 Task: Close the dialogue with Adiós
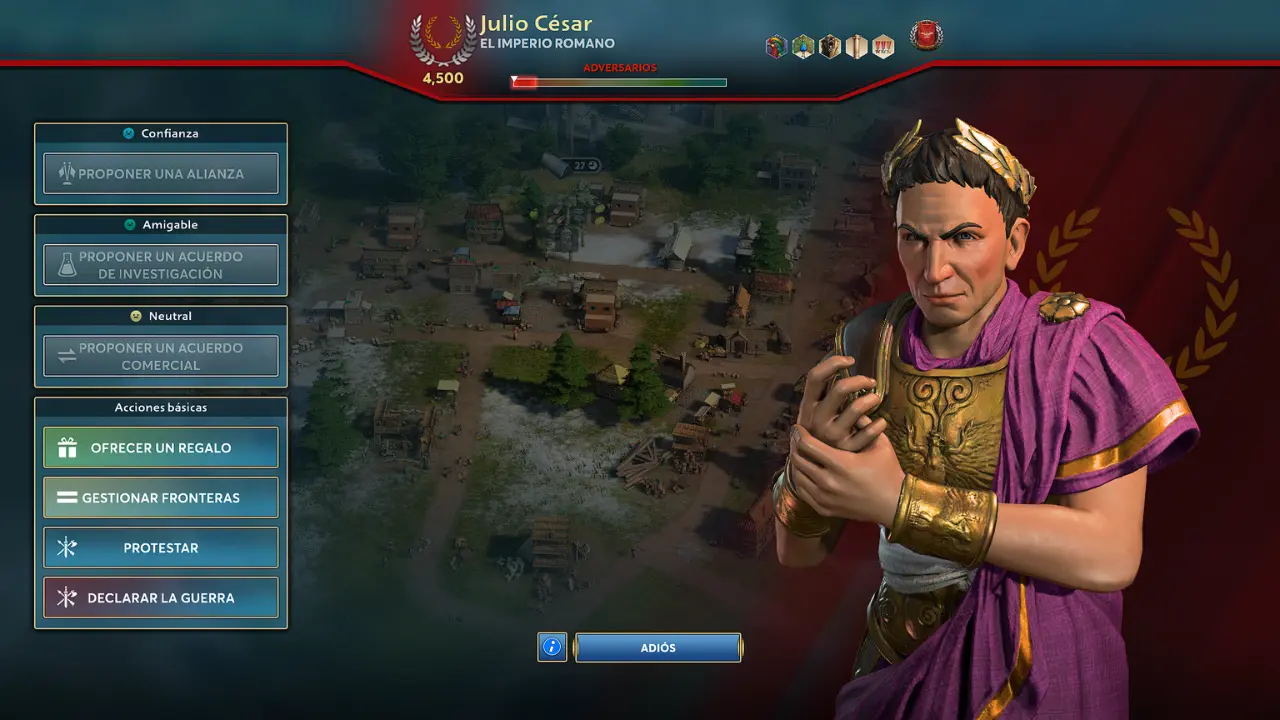(x=658, y=648)
